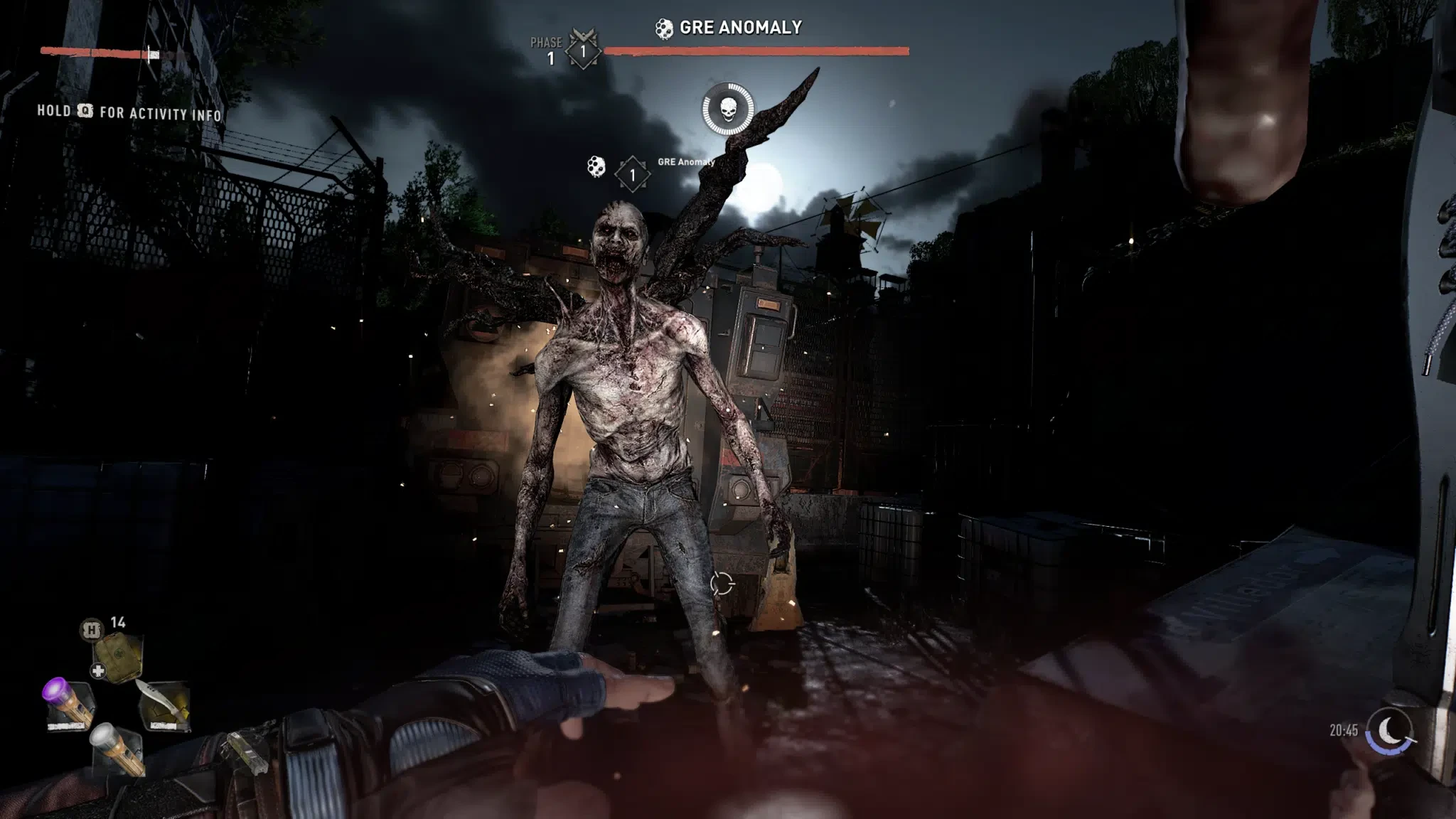This screenshot has width=1456, height=819.
Task: Select the purple UV flare item
Action: coord(70,700)
